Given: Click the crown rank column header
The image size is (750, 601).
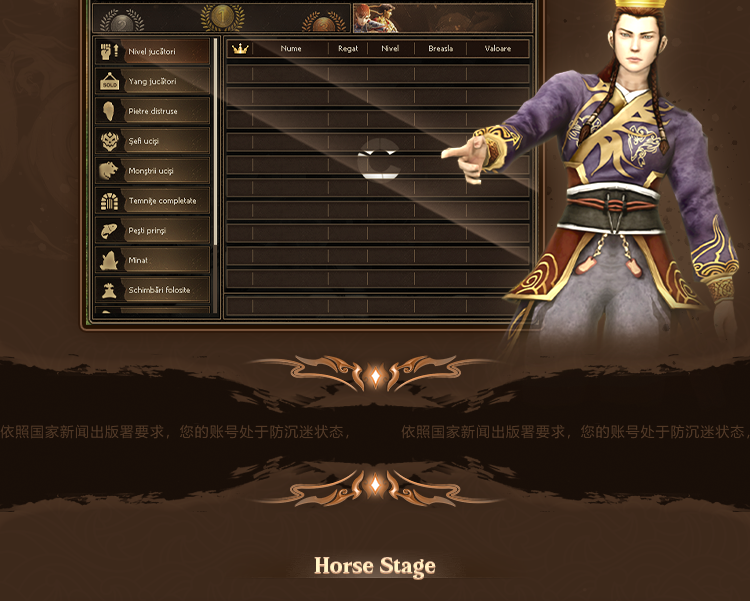Looking at the screenshot, I should tap(240, 49).
